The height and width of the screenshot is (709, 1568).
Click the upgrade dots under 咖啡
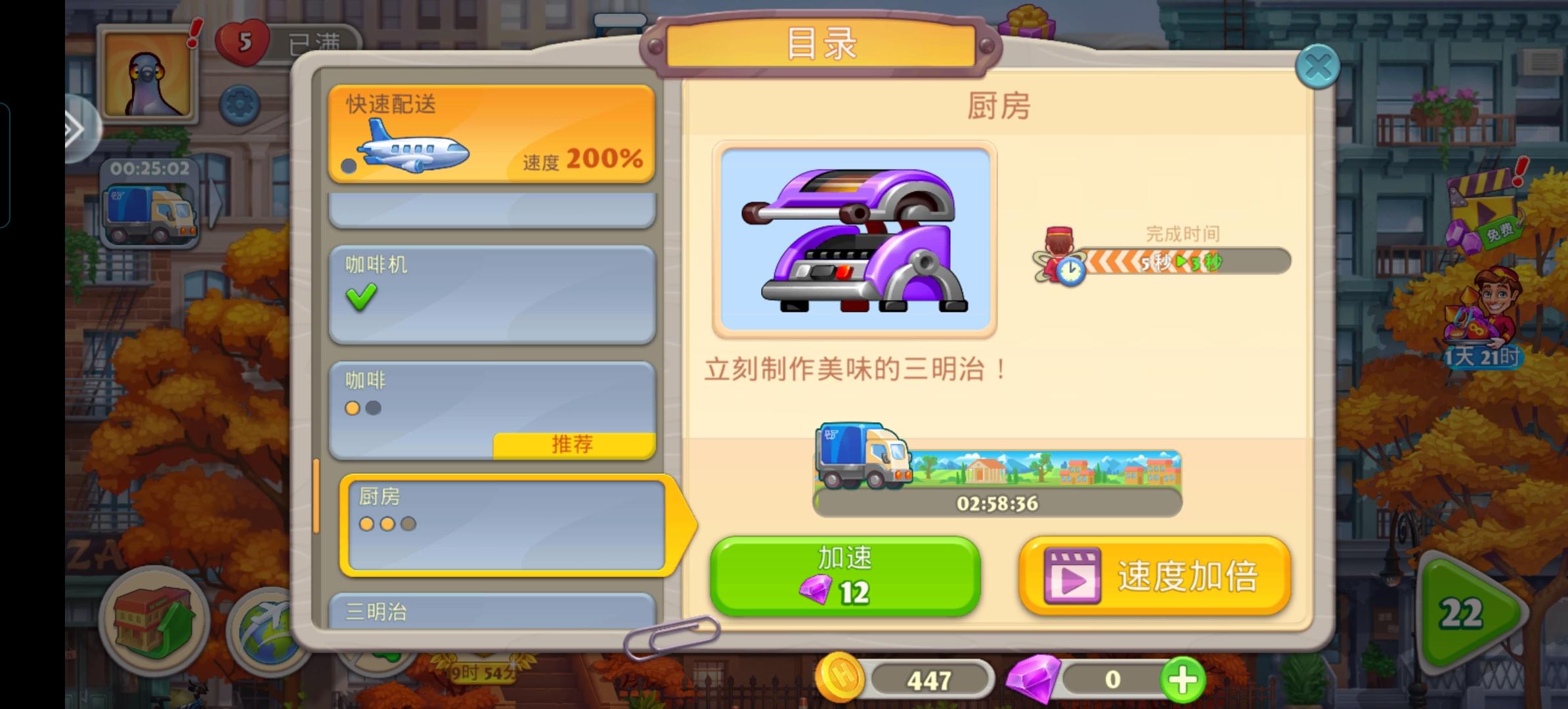tap(364, 408)
